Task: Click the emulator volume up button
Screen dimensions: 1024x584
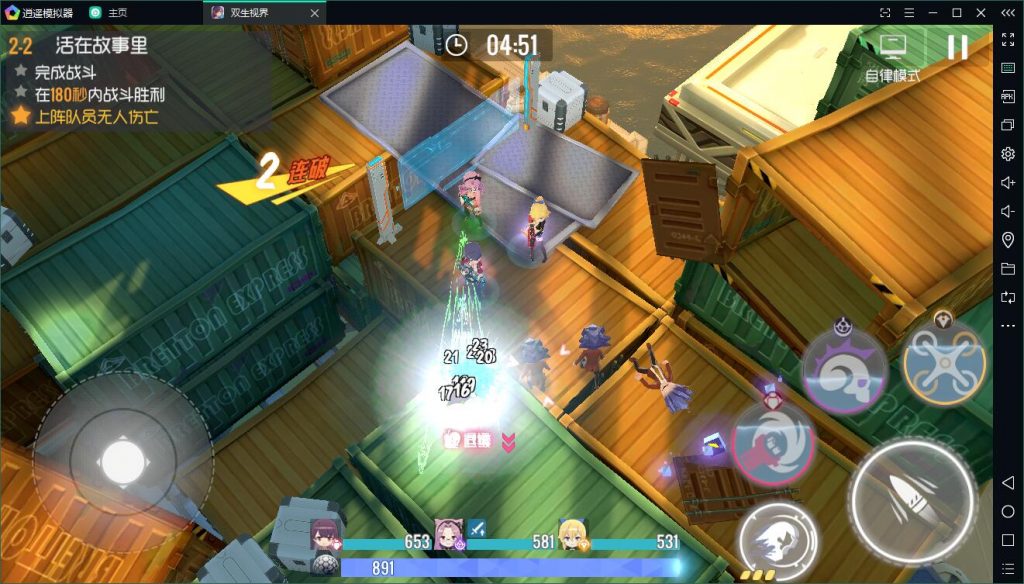Action: coord(1008,182)
